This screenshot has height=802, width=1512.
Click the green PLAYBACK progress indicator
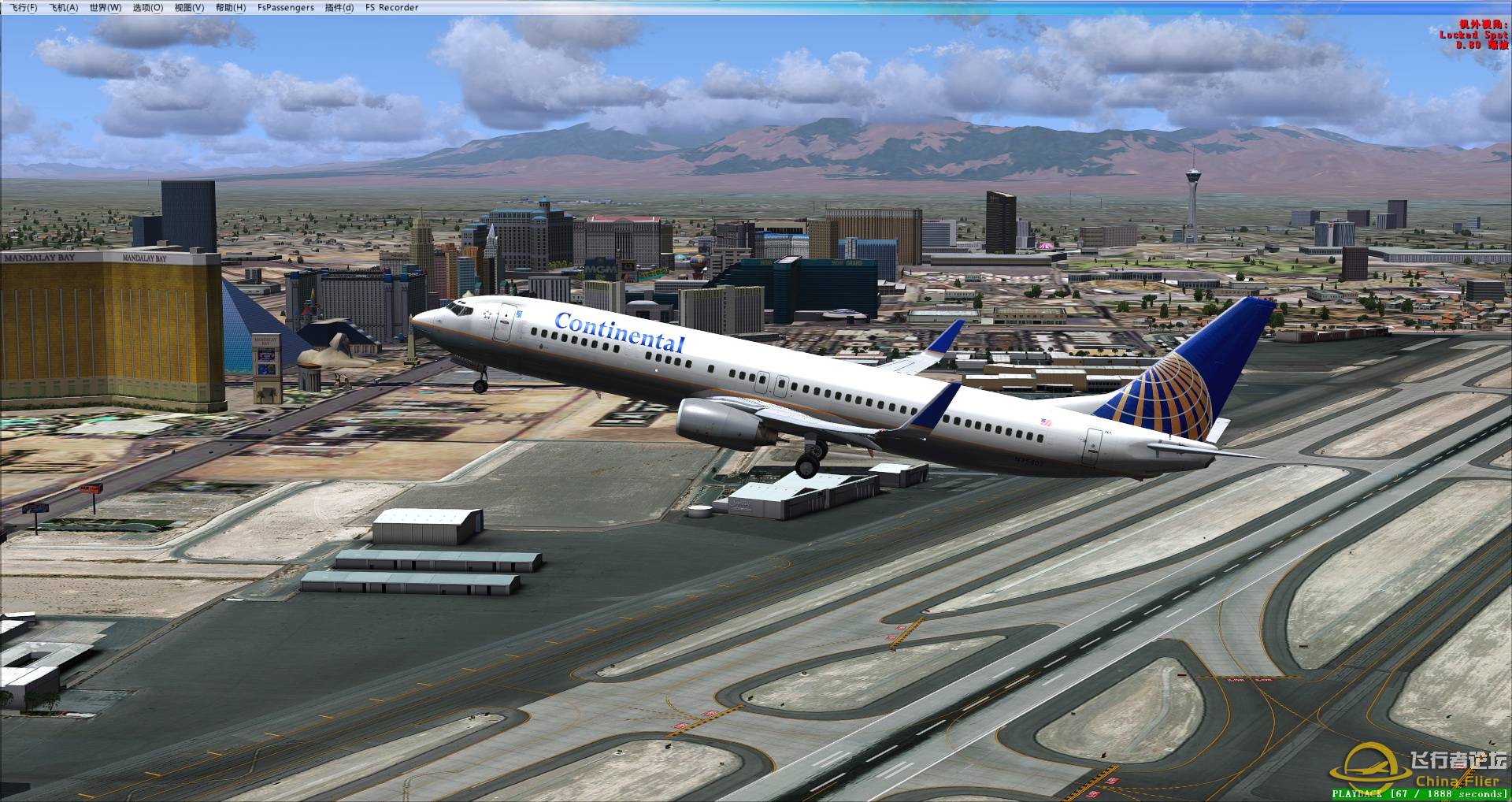[x=1356, y=794]
